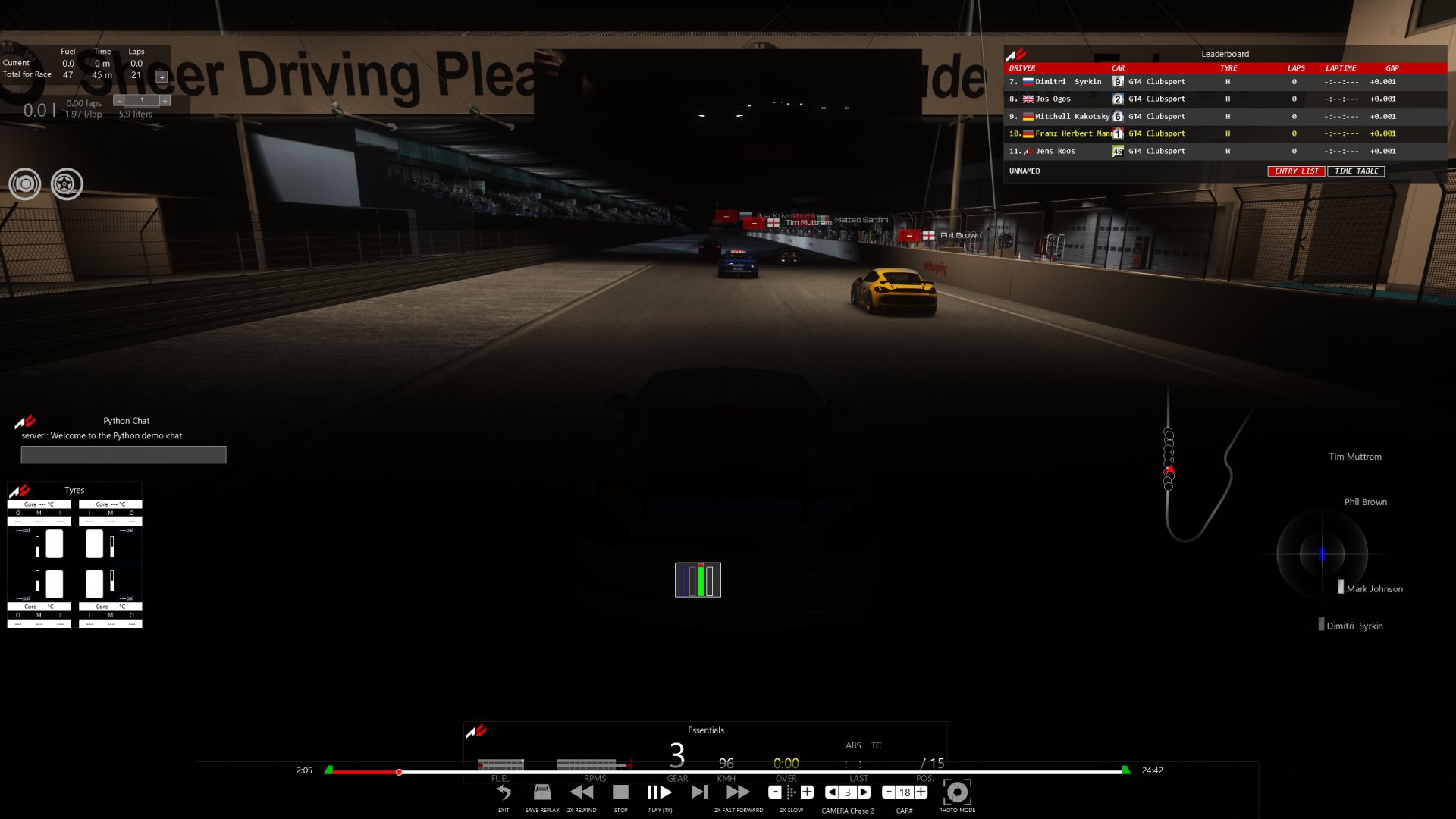1456x819 pixels.
Task: Select the next car number
Action: (921, 792)
